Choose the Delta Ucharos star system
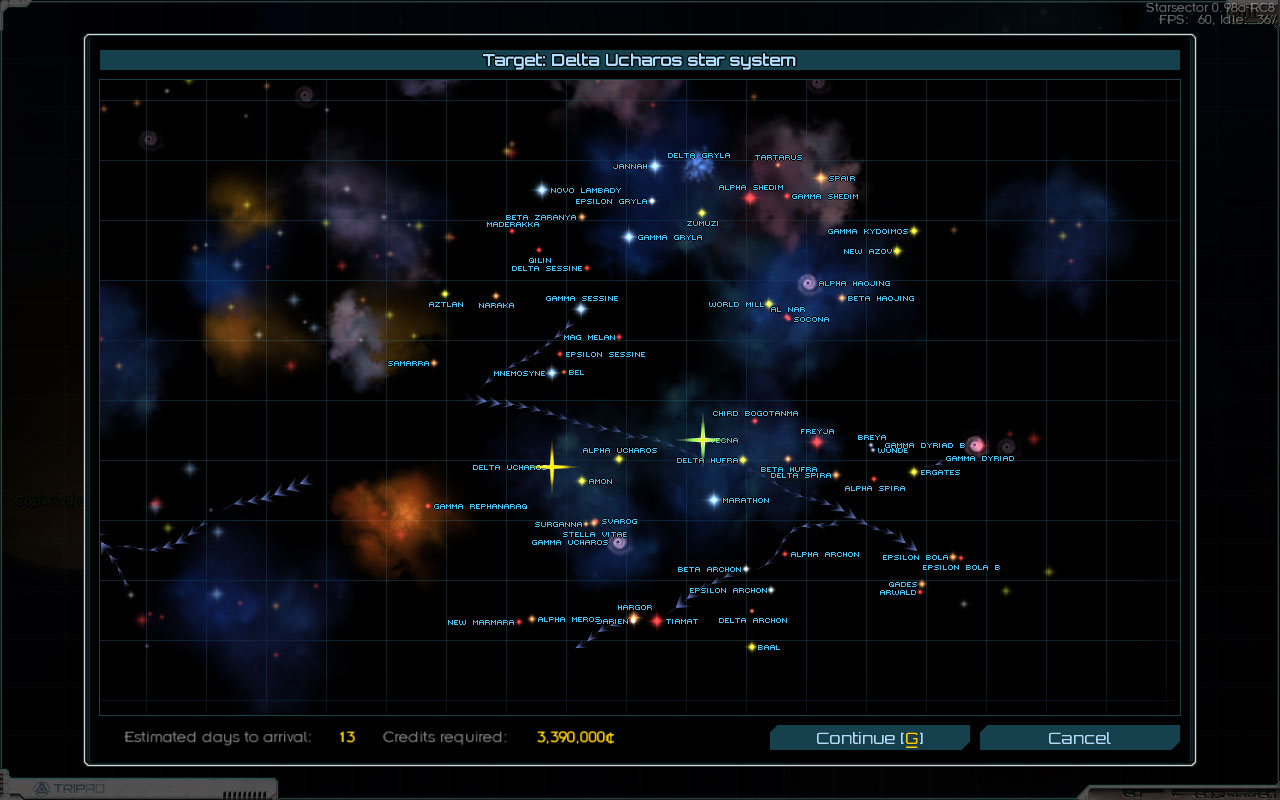 click(551, 467)
